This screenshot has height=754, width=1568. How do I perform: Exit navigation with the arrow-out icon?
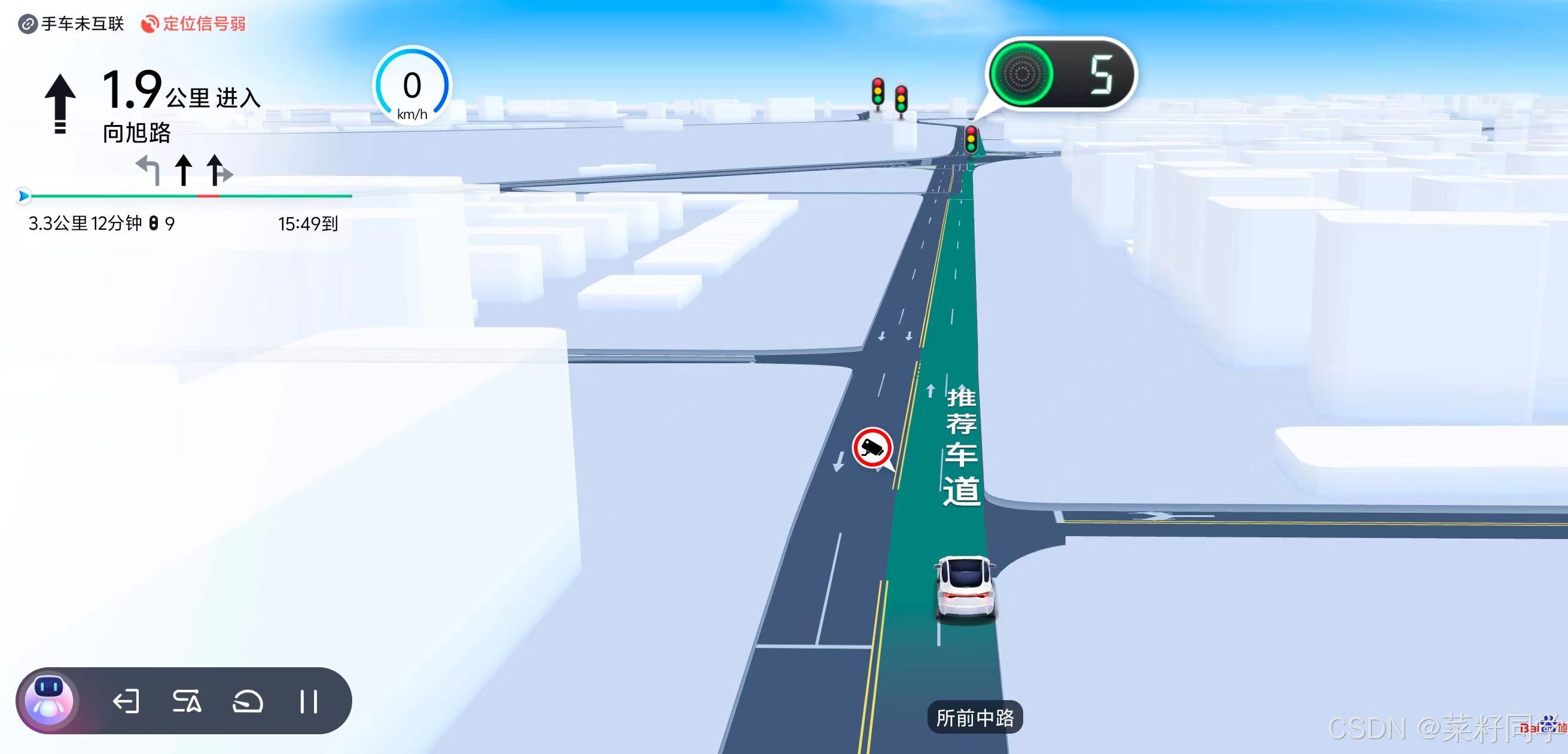coord(126,701)
